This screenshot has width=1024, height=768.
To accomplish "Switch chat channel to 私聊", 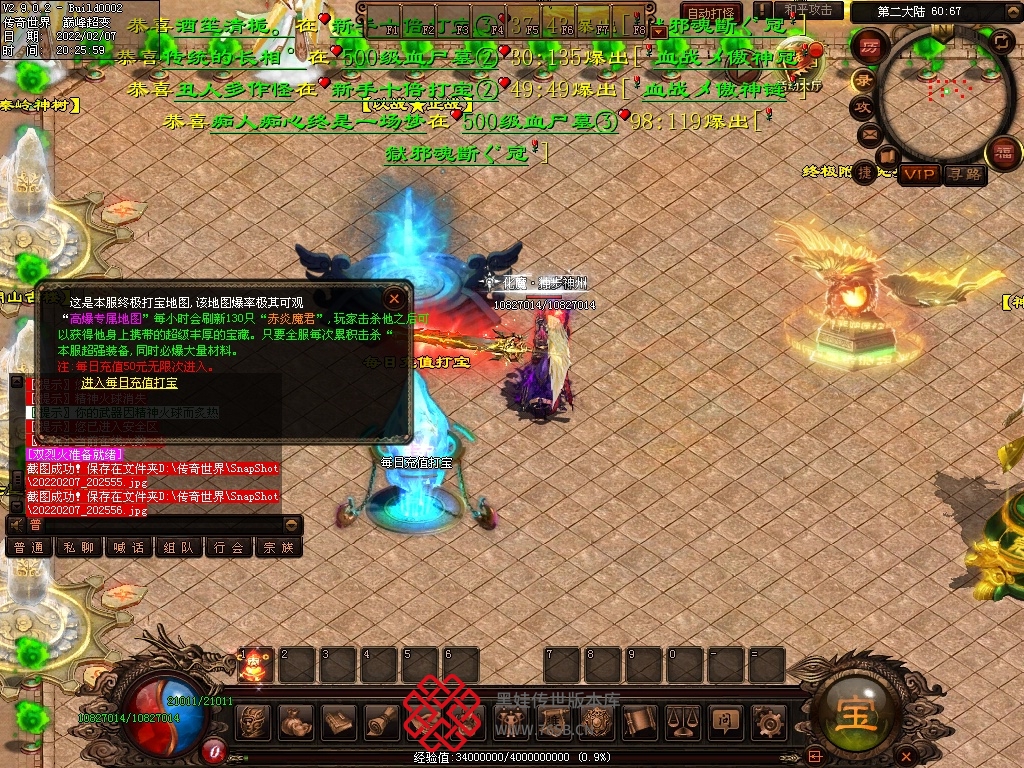I will pos(79,548).
